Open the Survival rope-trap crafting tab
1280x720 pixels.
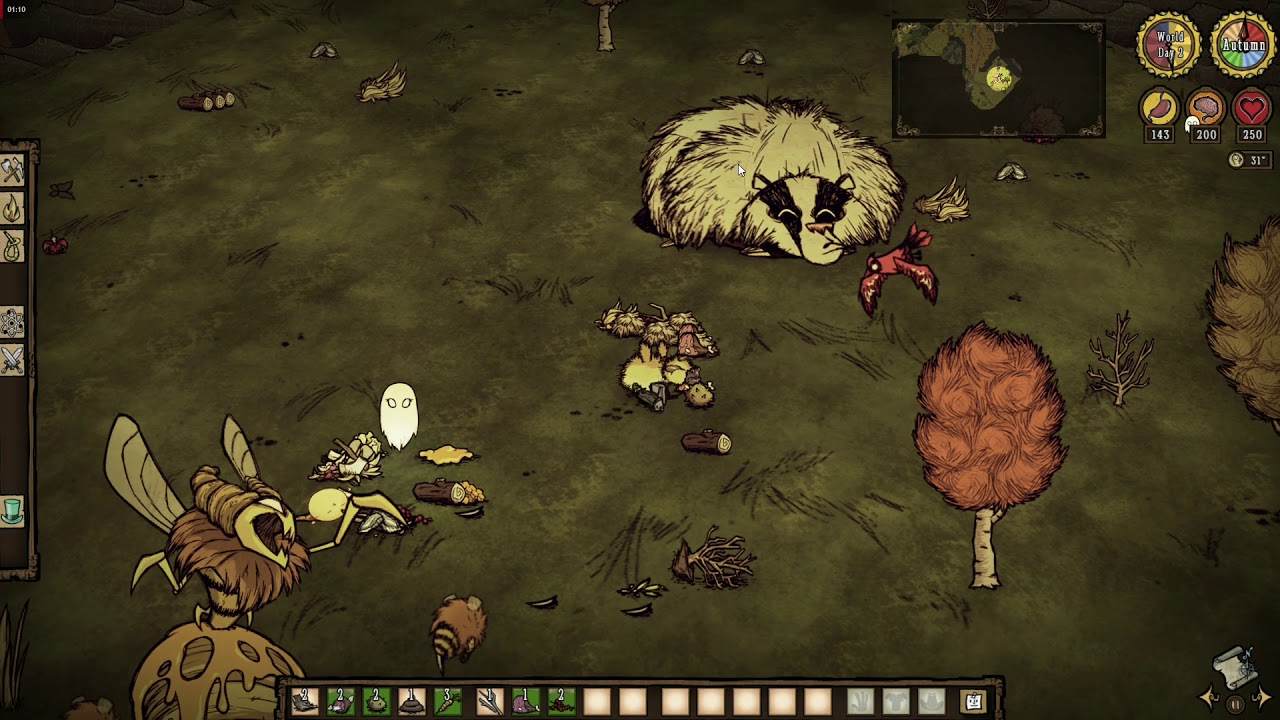tap(12, 247)
